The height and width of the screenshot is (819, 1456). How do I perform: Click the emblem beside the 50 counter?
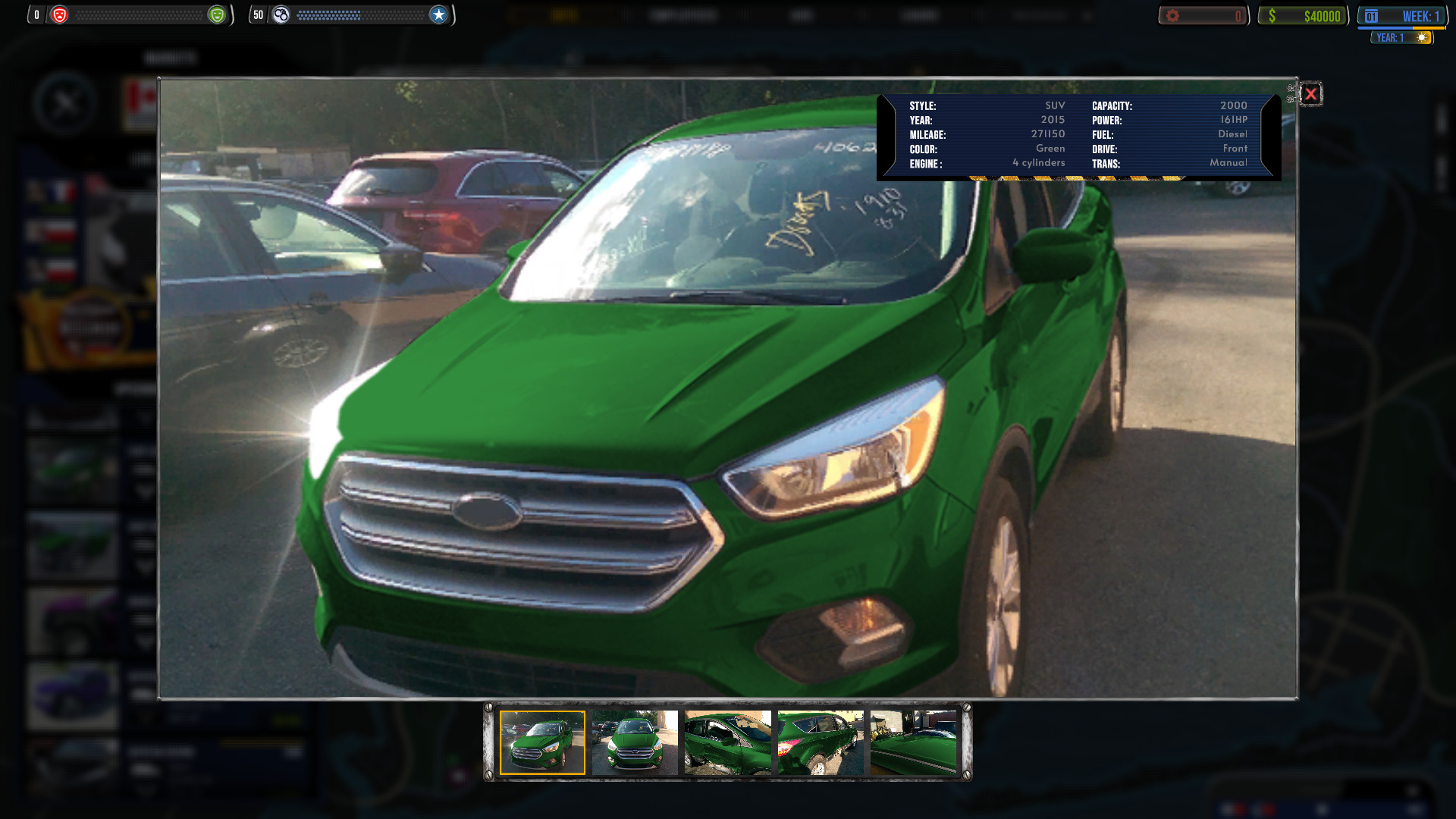[x=281, y=14]
